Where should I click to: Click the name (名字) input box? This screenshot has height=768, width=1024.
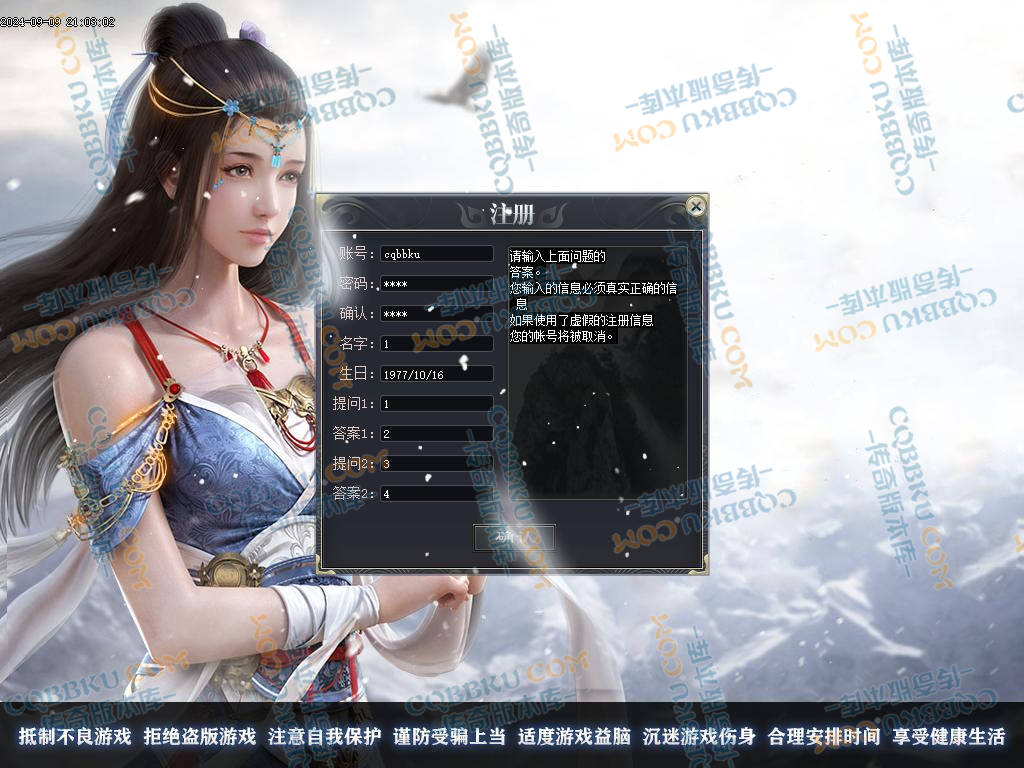tap(437, 344)
